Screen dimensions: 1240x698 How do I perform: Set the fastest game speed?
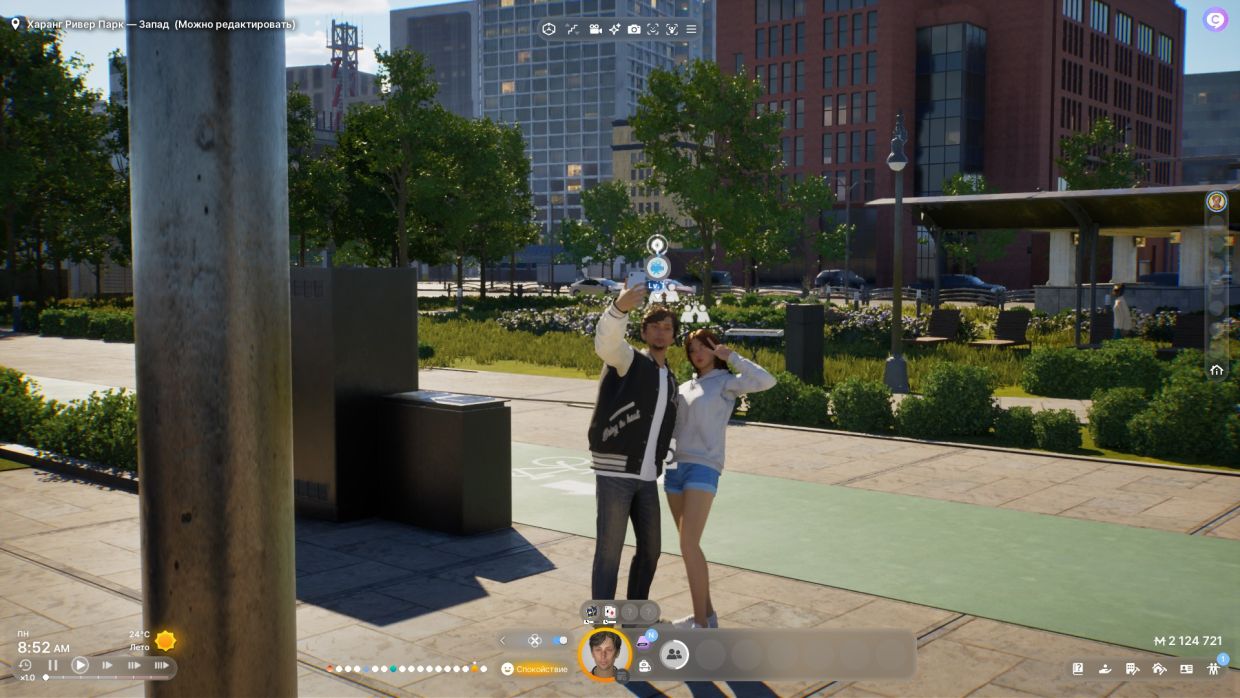tap(161, 665)
